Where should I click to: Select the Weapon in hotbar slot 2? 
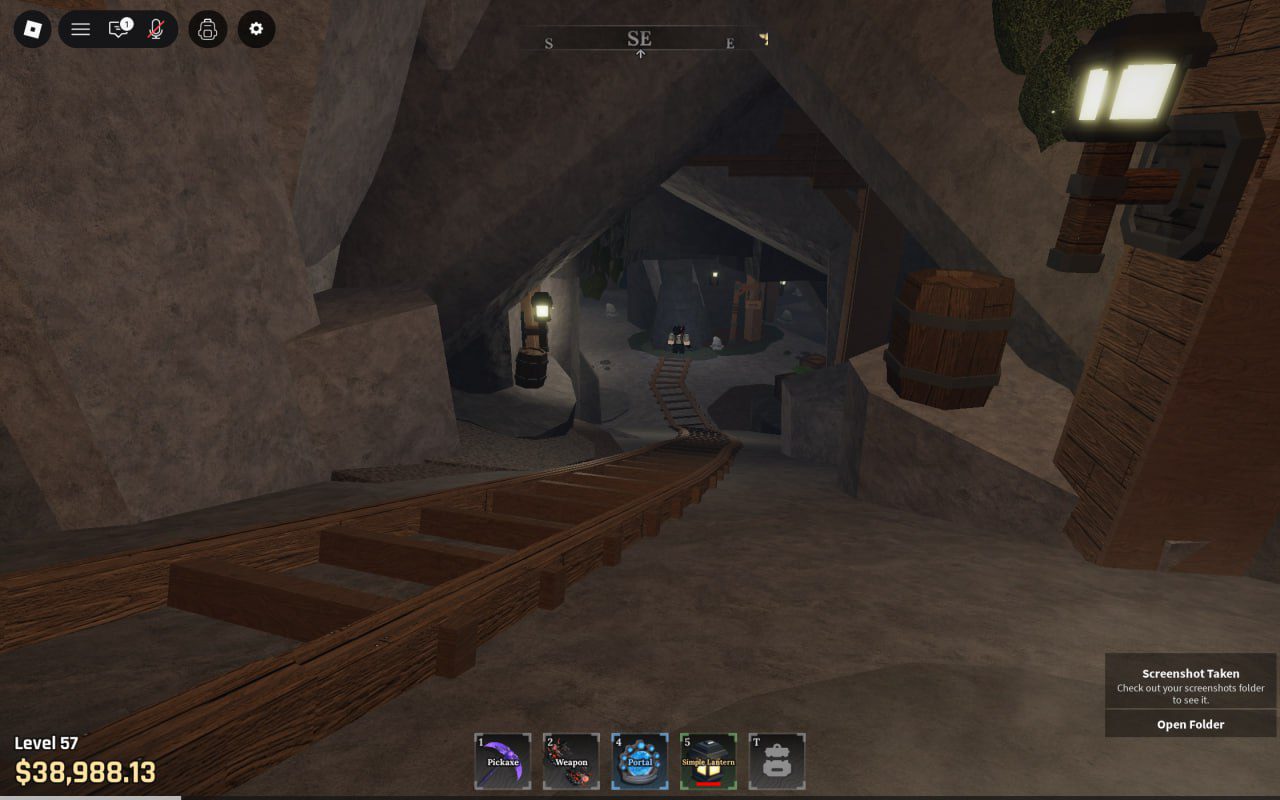(571, 760)
